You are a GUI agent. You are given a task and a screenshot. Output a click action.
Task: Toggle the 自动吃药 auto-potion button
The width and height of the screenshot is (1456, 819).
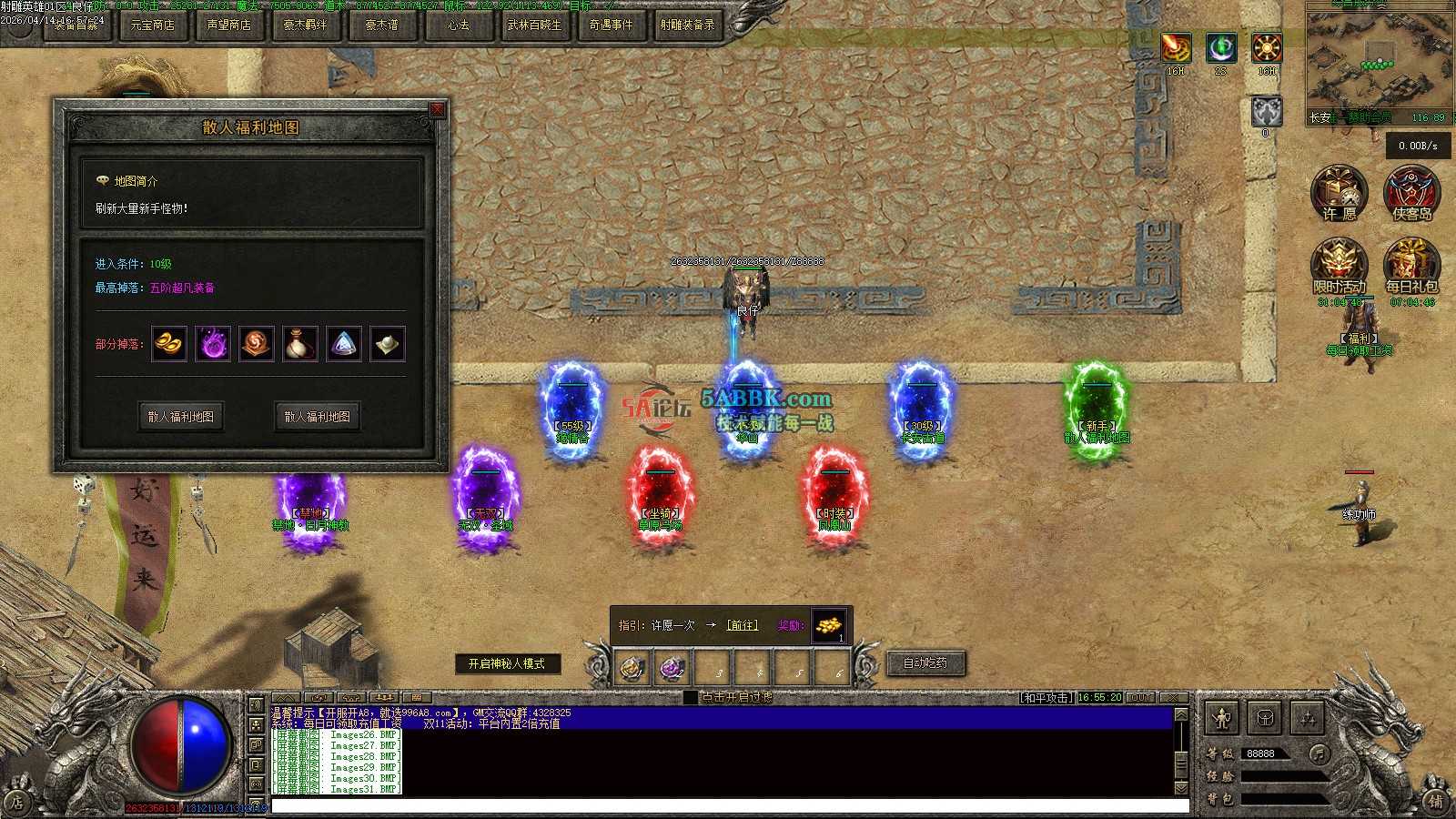(925, 663)
